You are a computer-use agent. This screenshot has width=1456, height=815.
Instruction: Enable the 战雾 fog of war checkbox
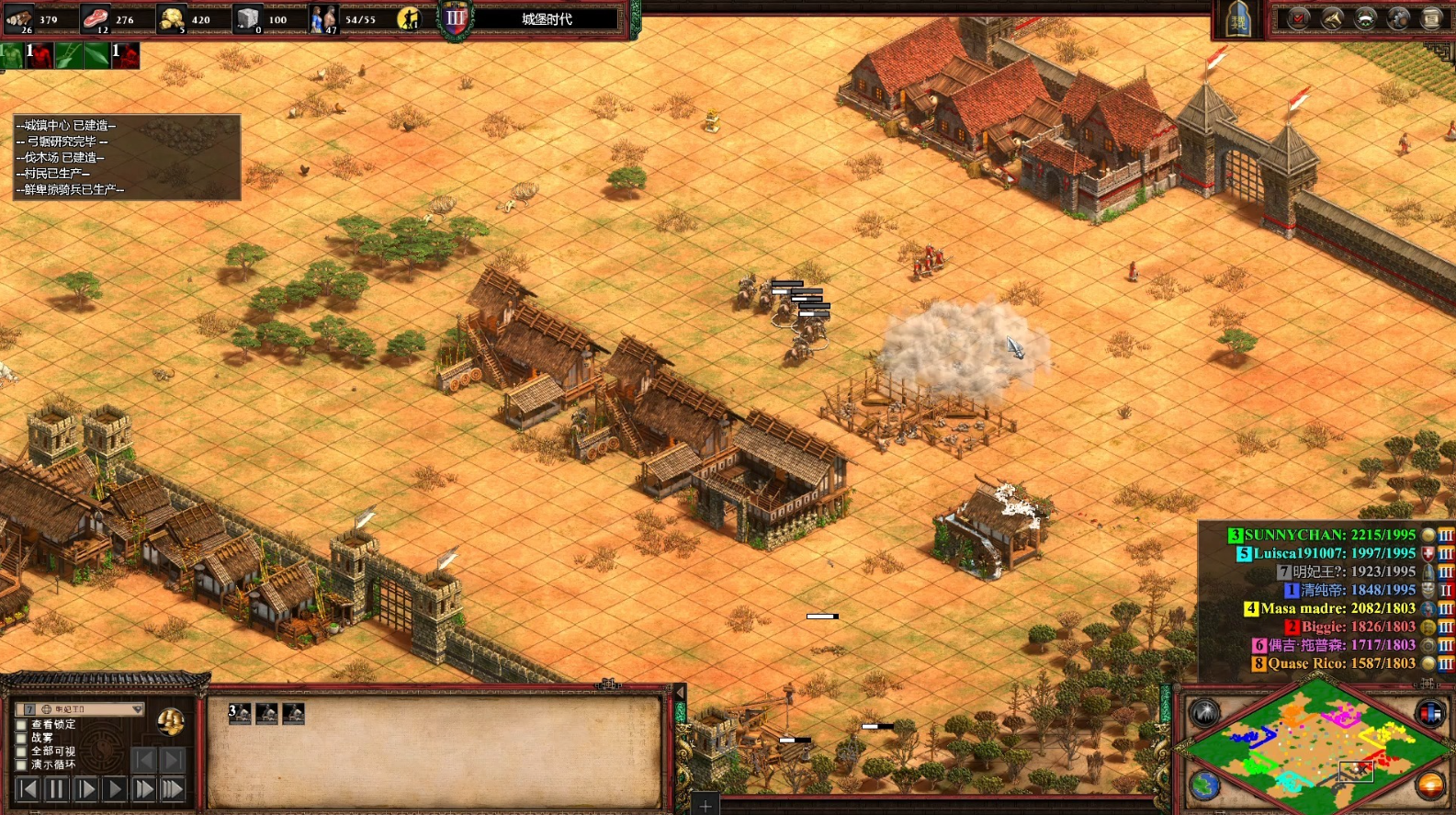(21, 737)
